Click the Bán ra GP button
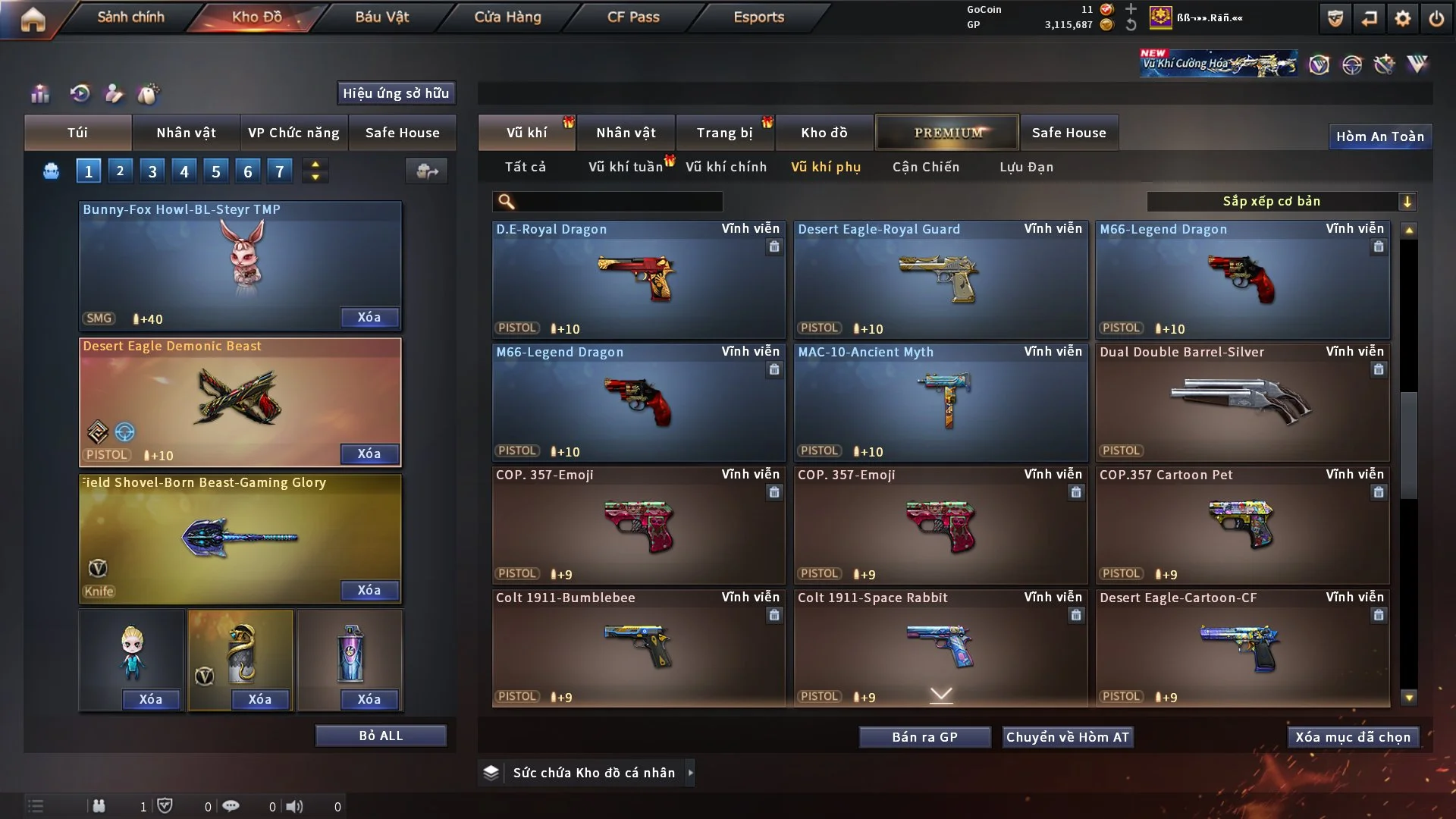1456x819 pixels. click(x=924, y=737)
